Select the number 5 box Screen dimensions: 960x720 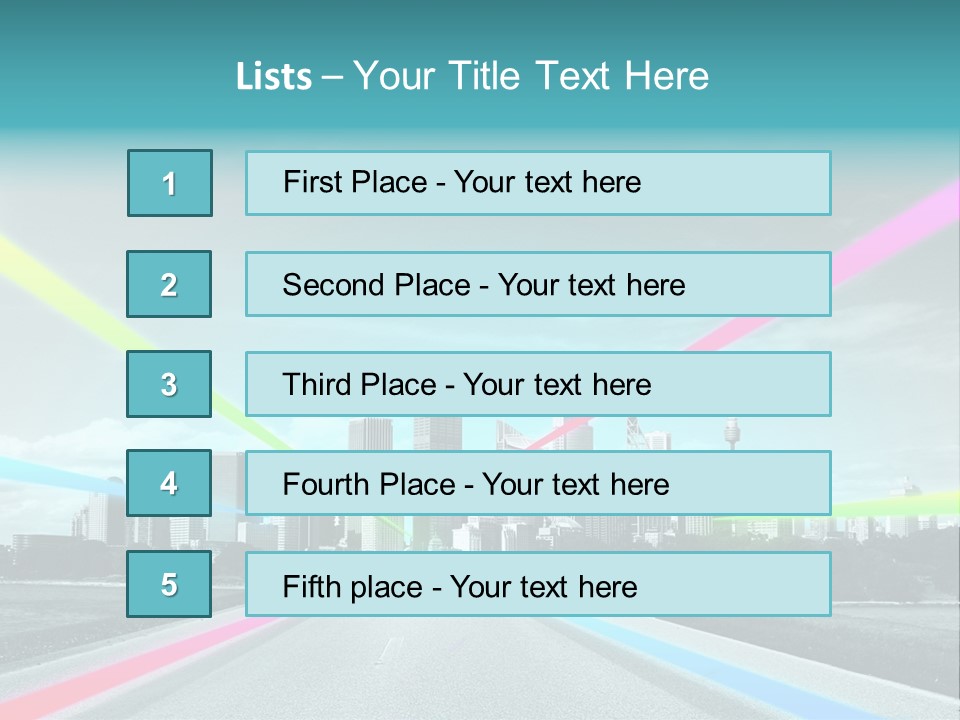tap(169, 584)
